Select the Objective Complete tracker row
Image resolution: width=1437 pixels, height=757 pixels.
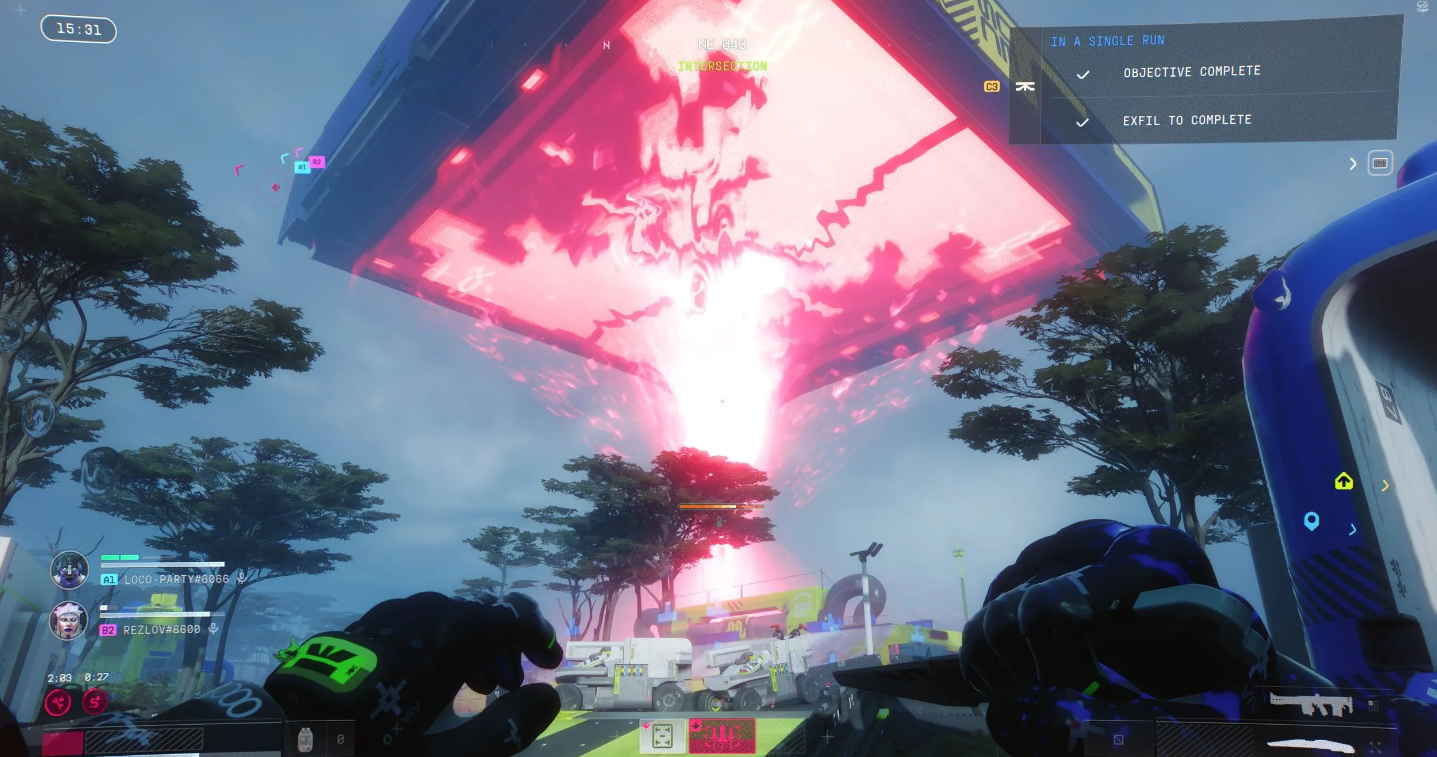[1191, 72]
